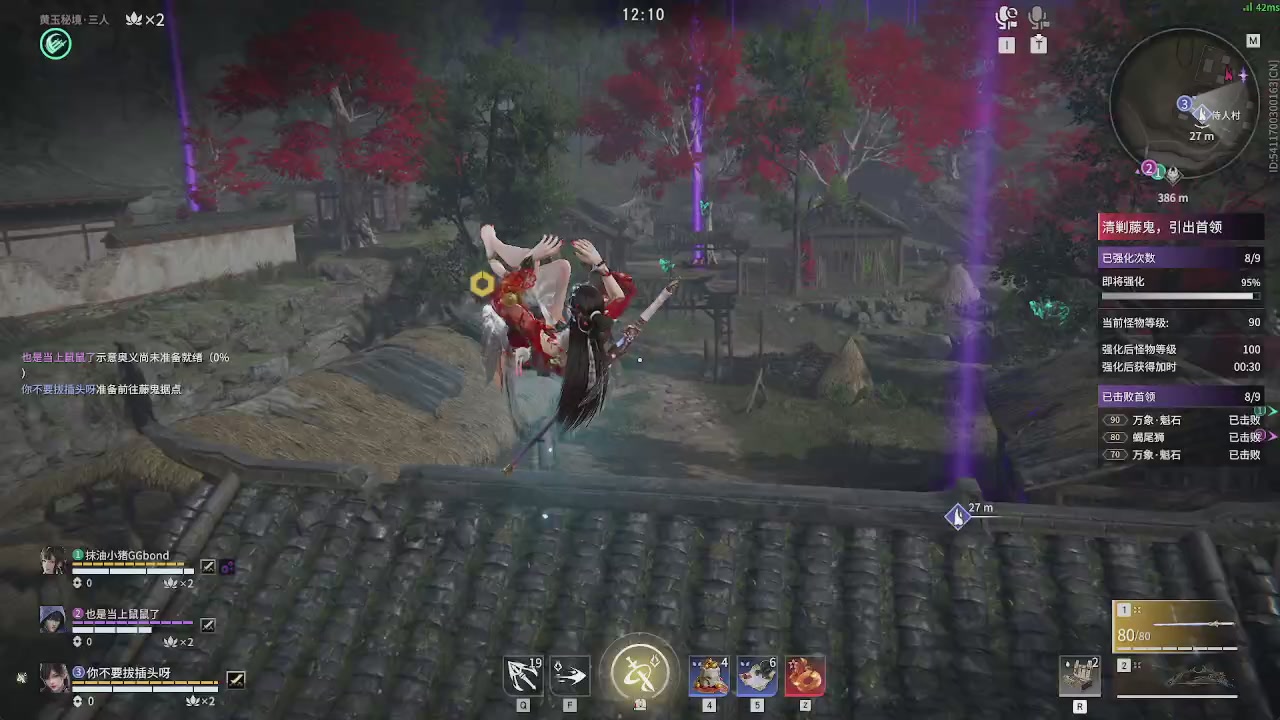Activate the flaming ring item bound to Z
Viewport: 1280px width, 720px height.
tap(805, 674)
